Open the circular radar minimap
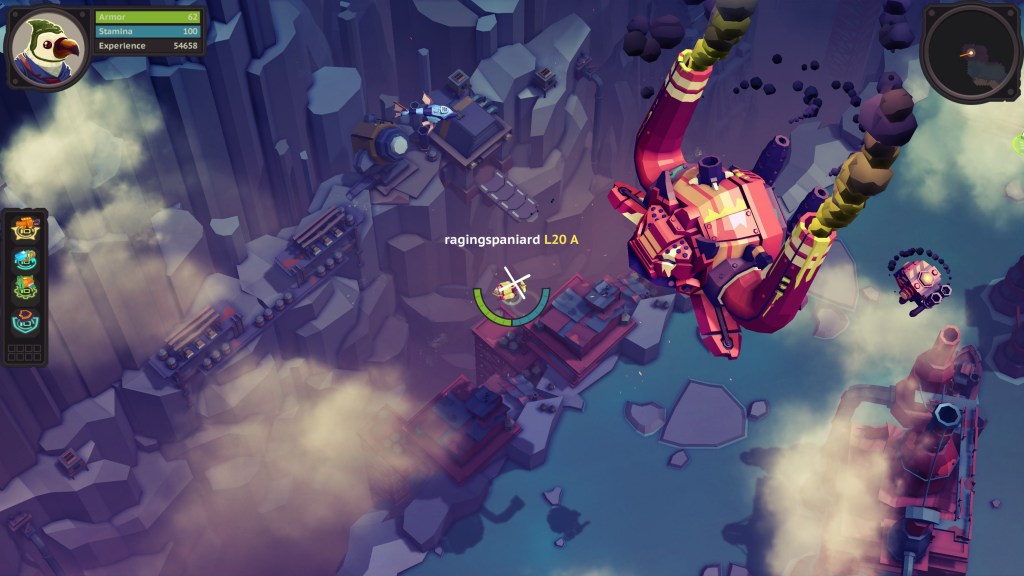 coord(968,51)
